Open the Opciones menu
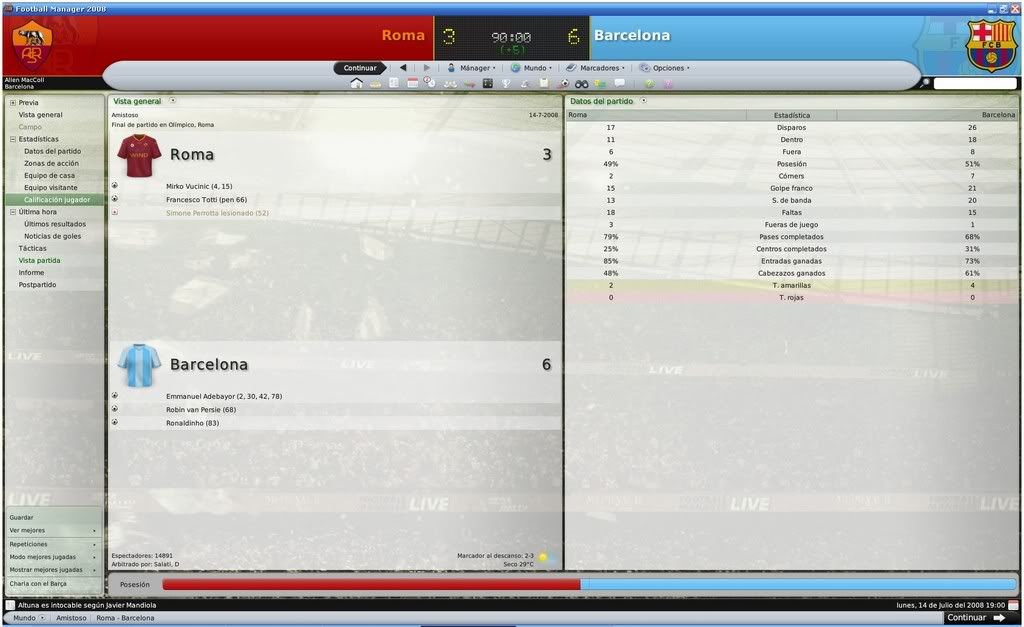Screen dimensions: 1024x627 [x=668, y=68]
